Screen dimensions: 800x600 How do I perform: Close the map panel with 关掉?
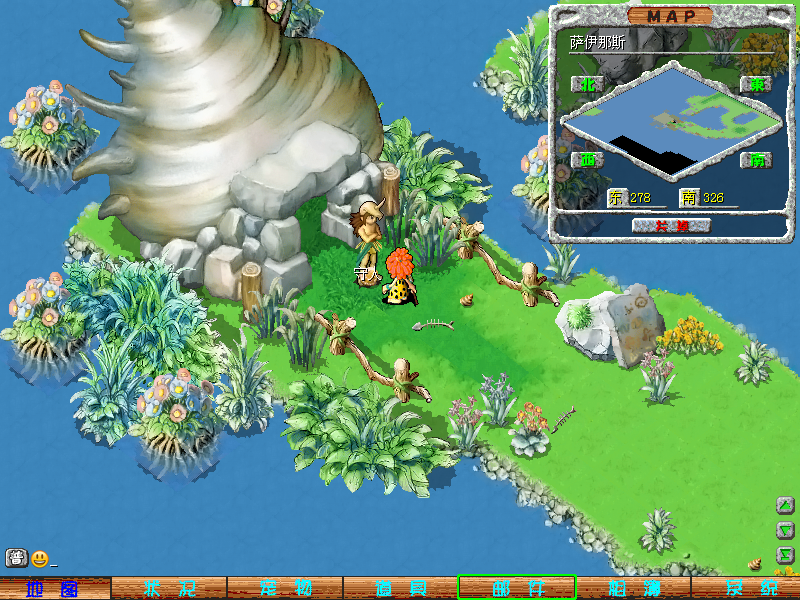click(671, 225)
